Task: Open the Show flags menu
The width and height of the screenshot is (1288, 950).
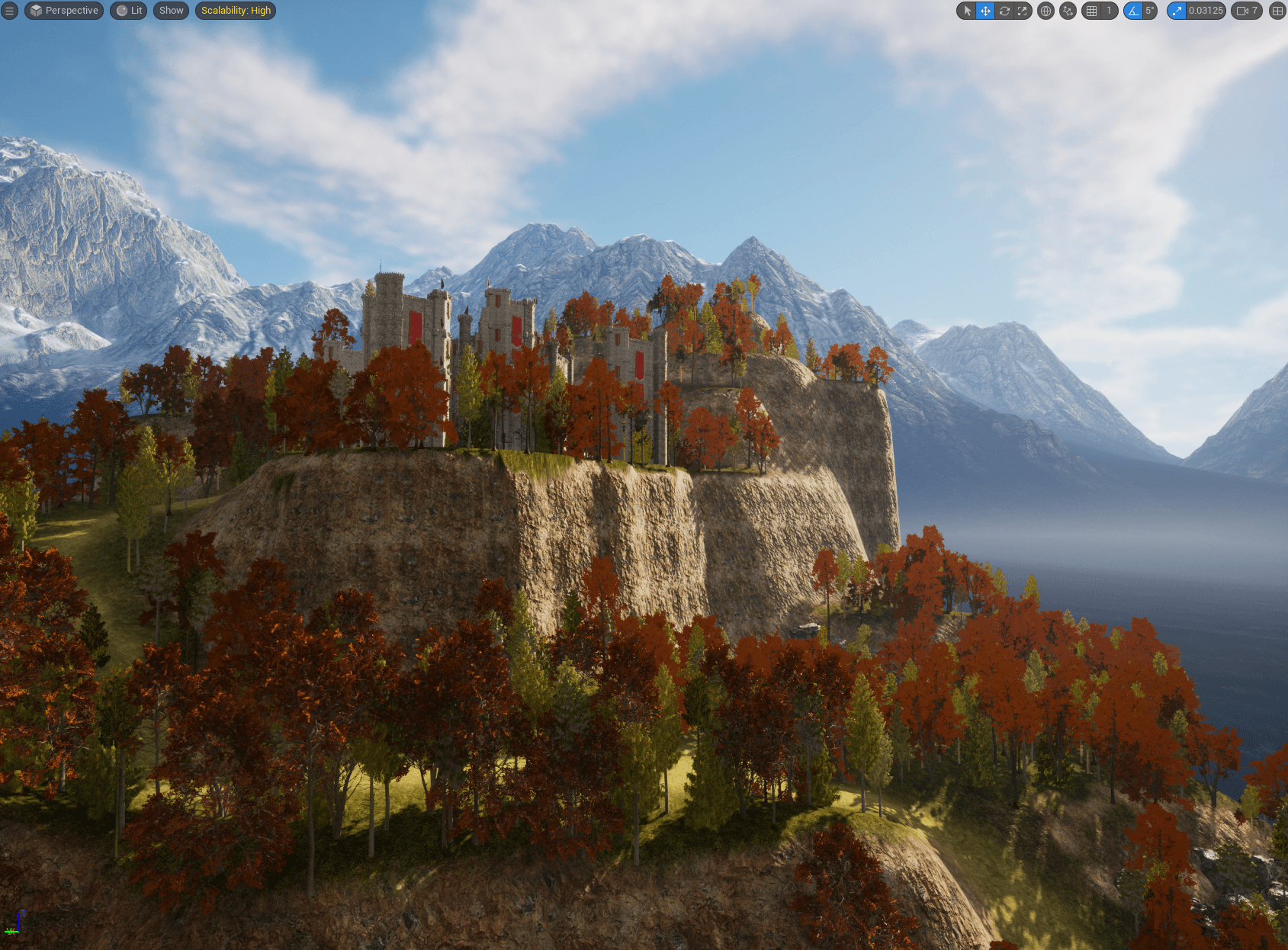Action: pos(171,11)
